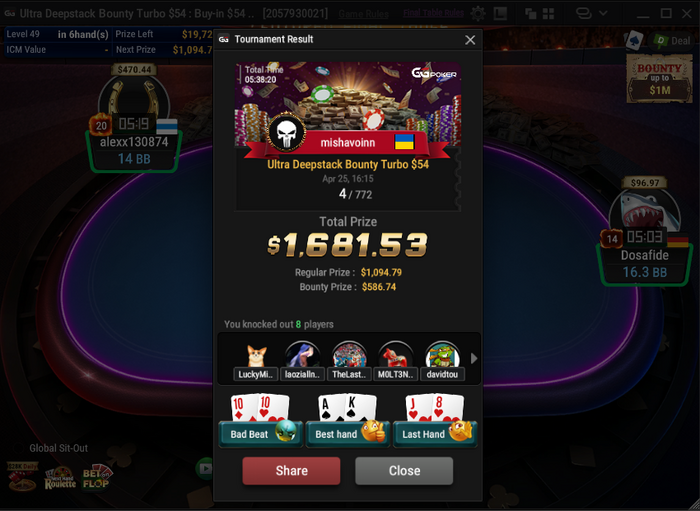Open table settings gear icon
Screen dimensions: 700x511
tap(478, 14)
